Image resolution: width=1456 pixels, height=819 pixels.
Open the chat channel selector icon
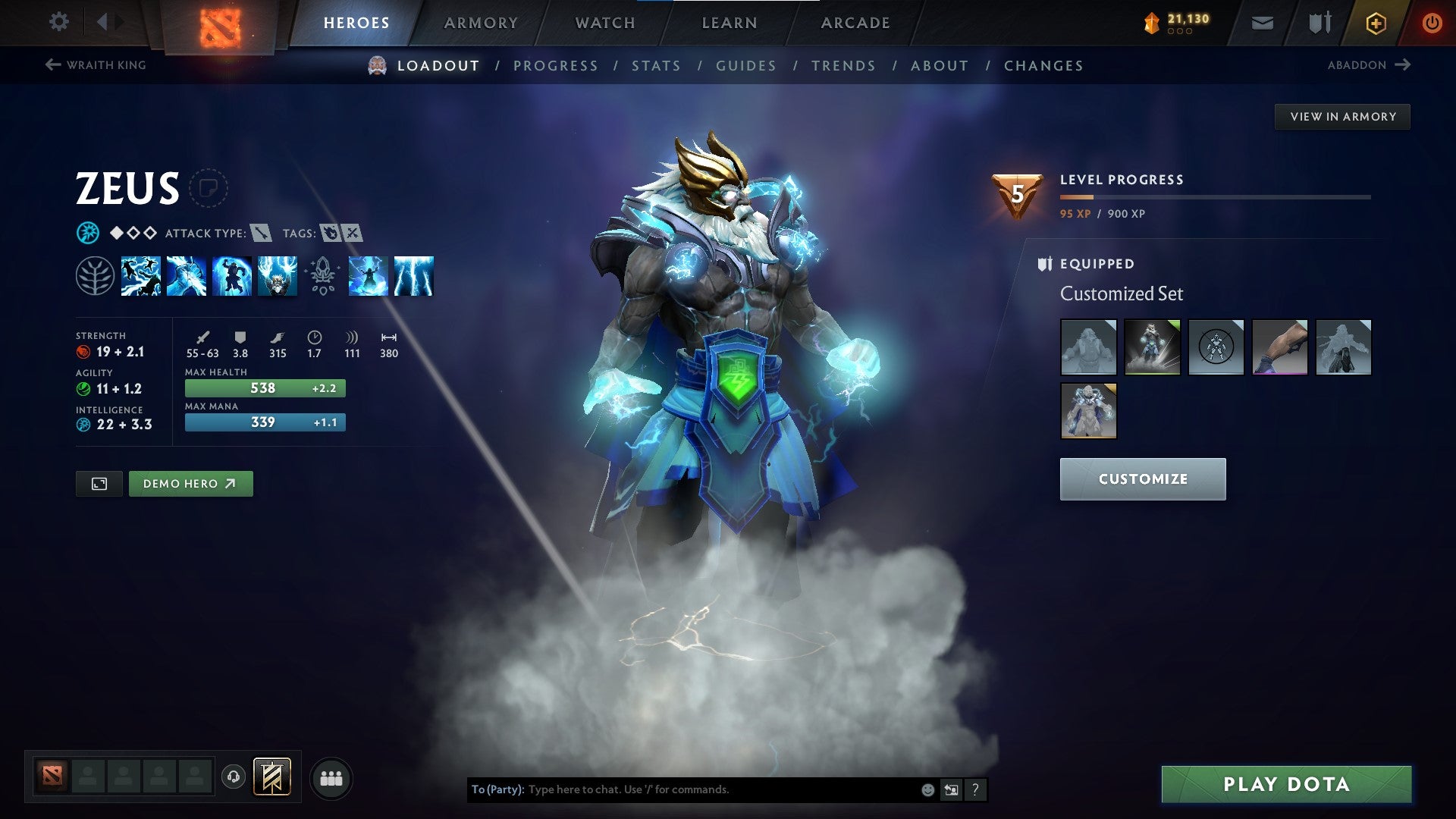[951, 789]
